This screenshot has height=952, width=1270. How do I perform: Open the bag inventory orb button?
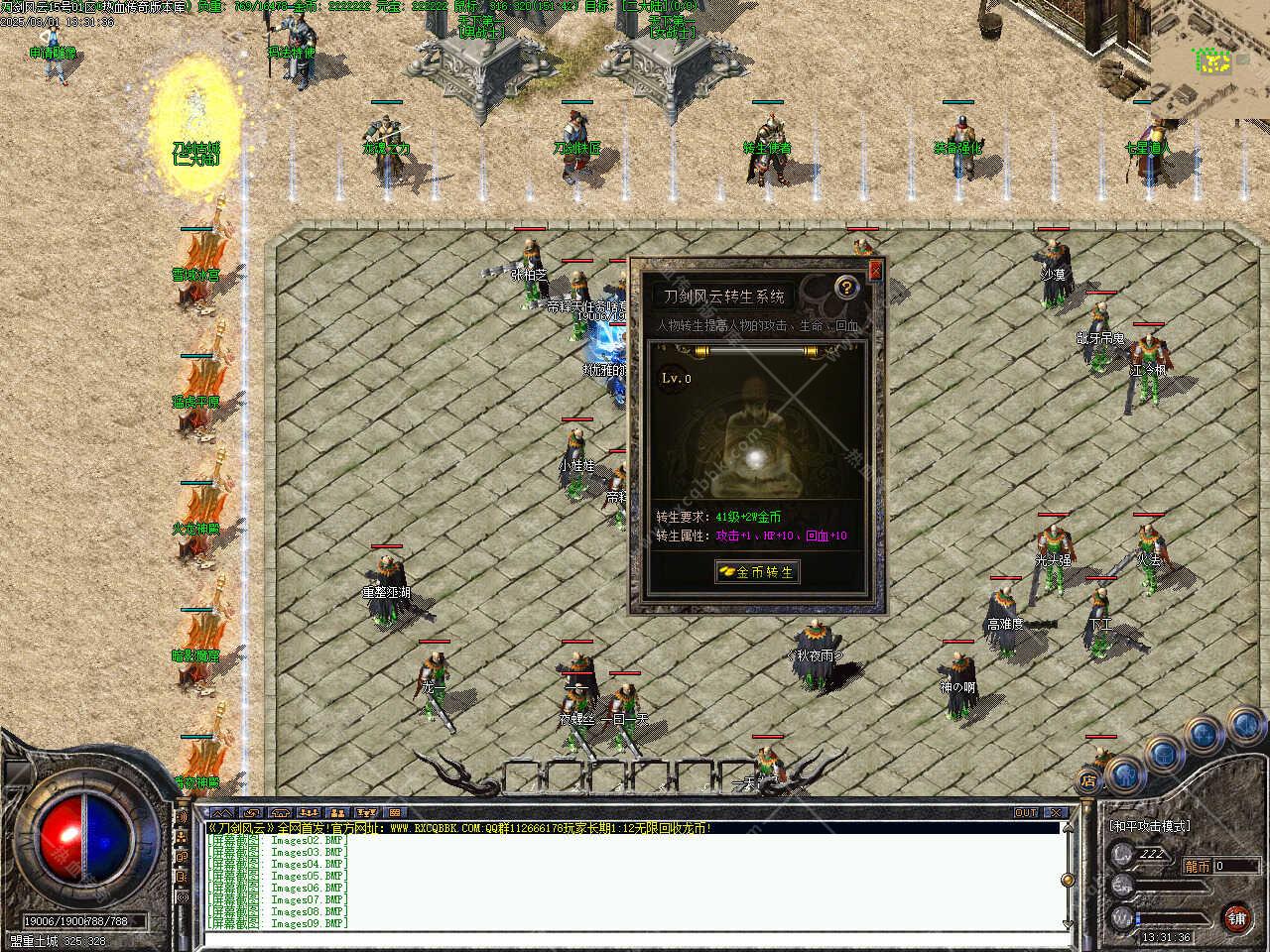coord(1163,753)
